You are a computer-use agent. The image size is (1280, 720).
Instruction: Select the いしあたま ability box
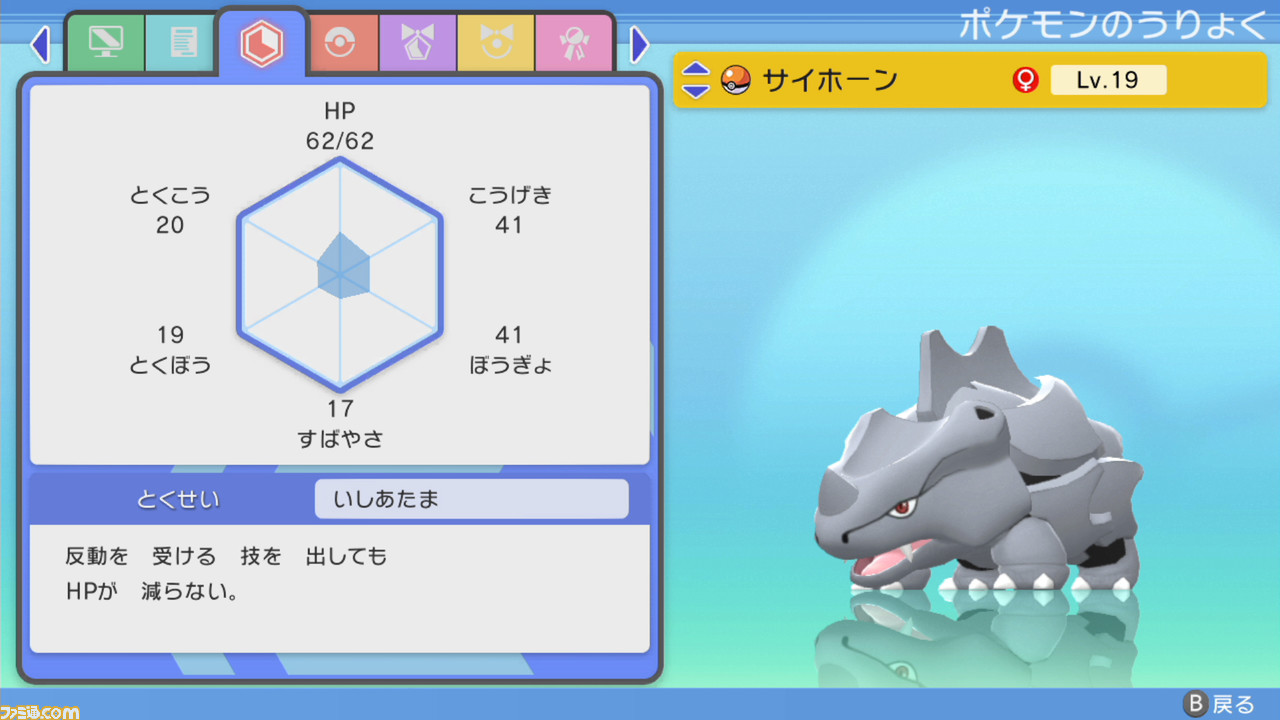click(x=471, y=498)
